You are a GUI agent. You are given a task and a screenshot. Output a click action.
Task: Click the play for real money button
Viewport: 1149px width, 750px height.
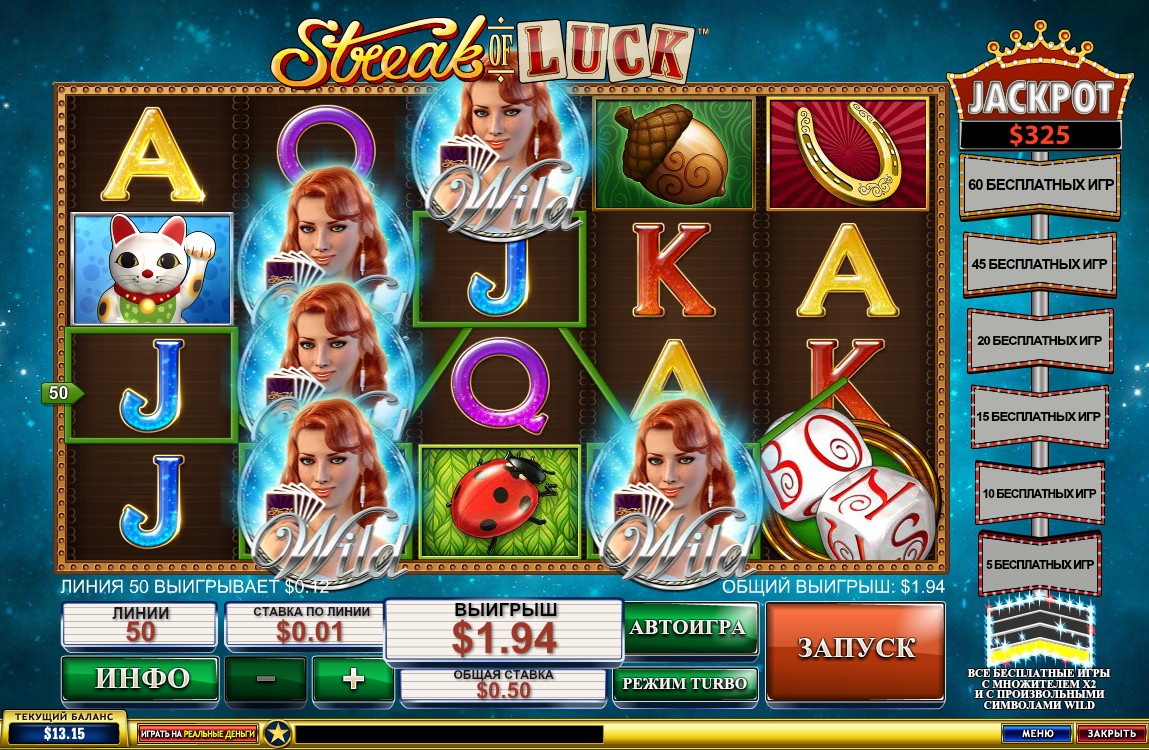[198, 734]
